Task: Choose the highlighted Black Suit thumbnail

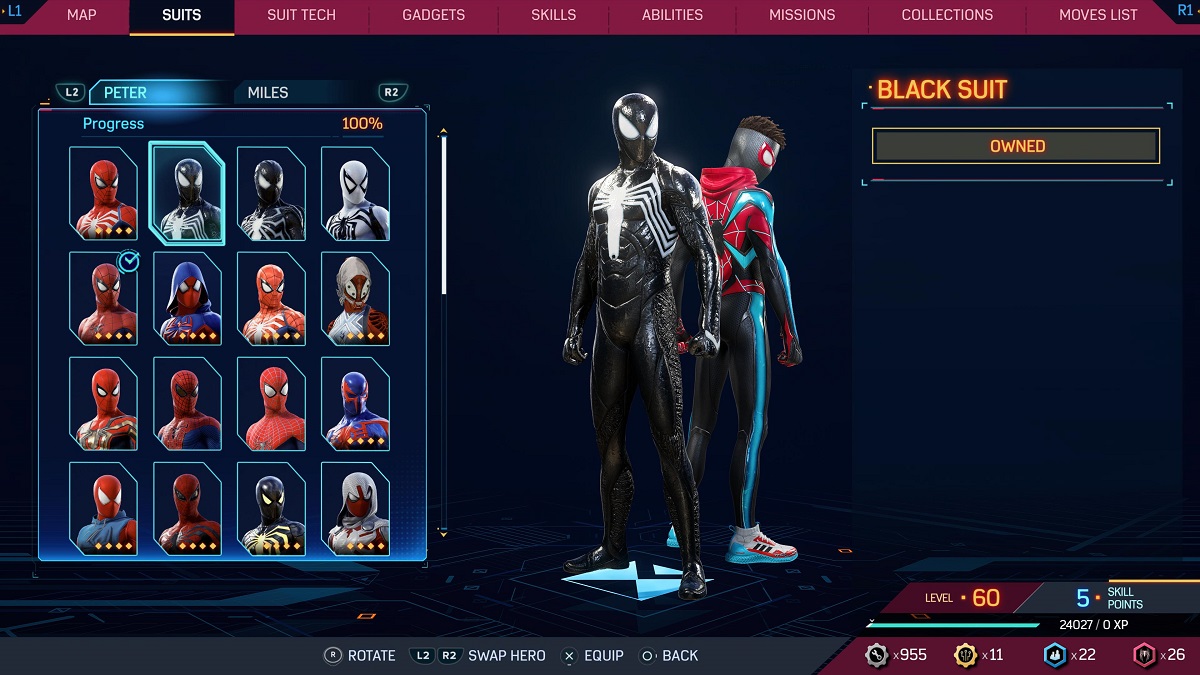Action: click(187, 193)
